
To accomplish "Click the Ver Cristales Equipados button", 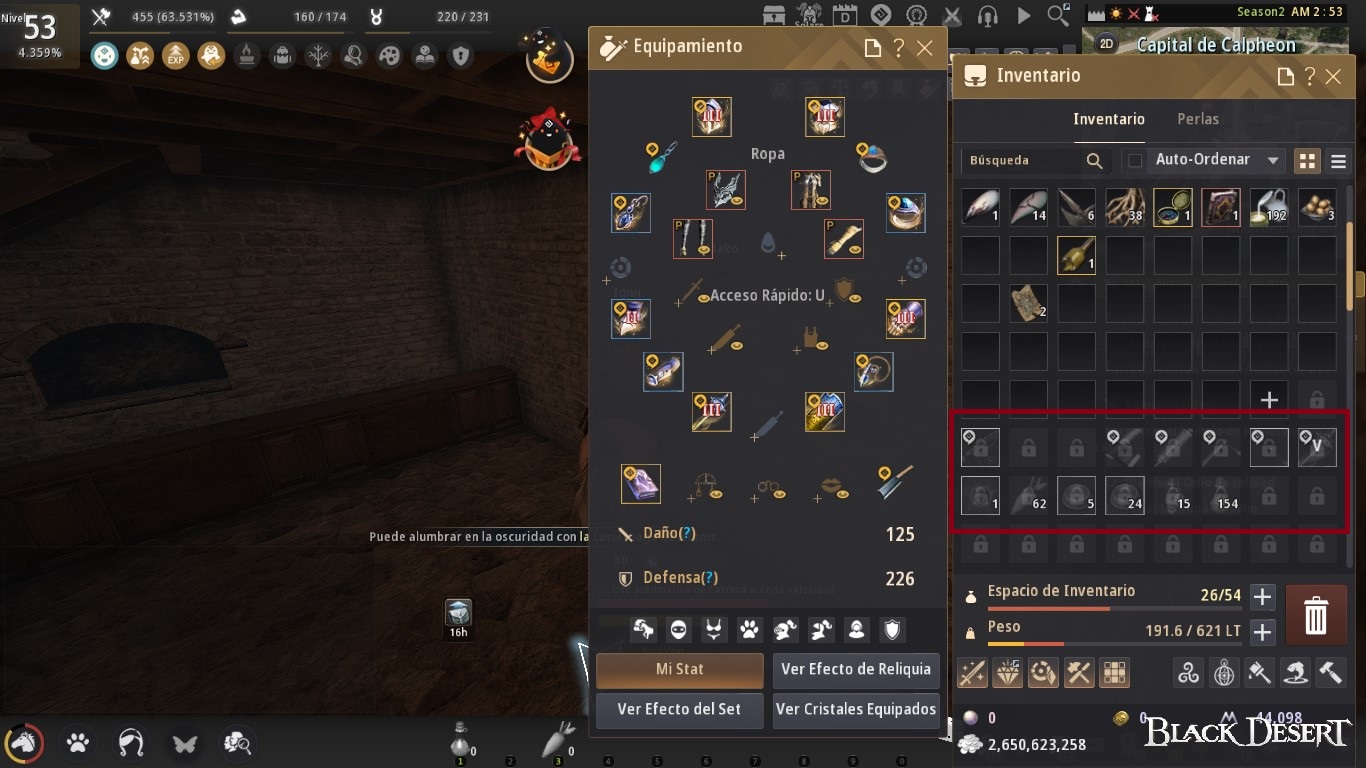I will click(x=855, y=710).
